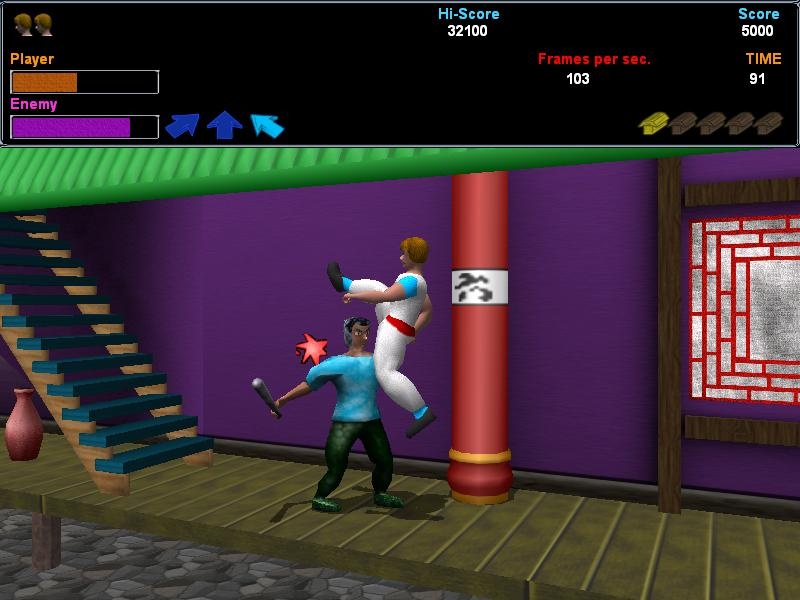Viewport: 800px width, 600px height.
Task: Click the up-right dark blue arrow icon
Action: pos(182,125)
